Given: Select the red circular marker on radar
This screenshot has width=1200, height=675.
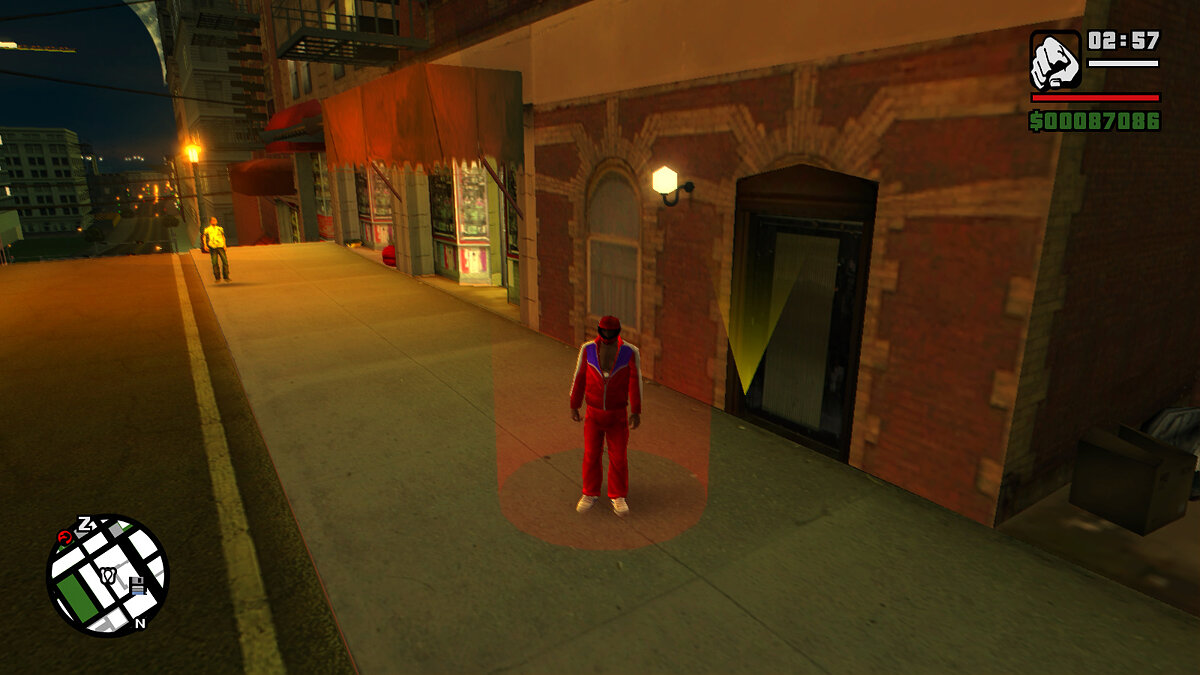Looking at the screenshot, I should [x=65, y=537].
